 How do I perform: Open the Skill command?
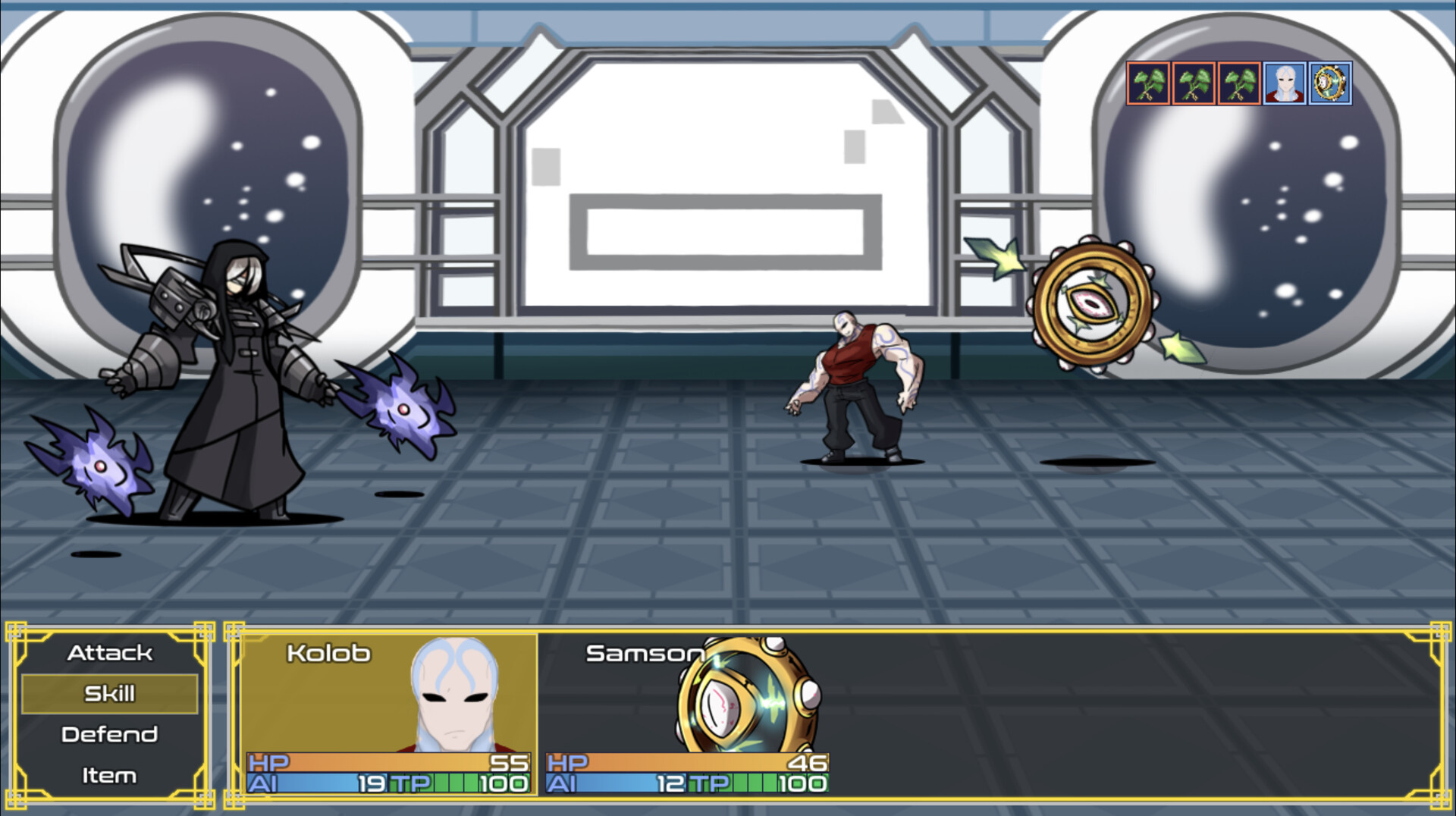coord(110,692)
